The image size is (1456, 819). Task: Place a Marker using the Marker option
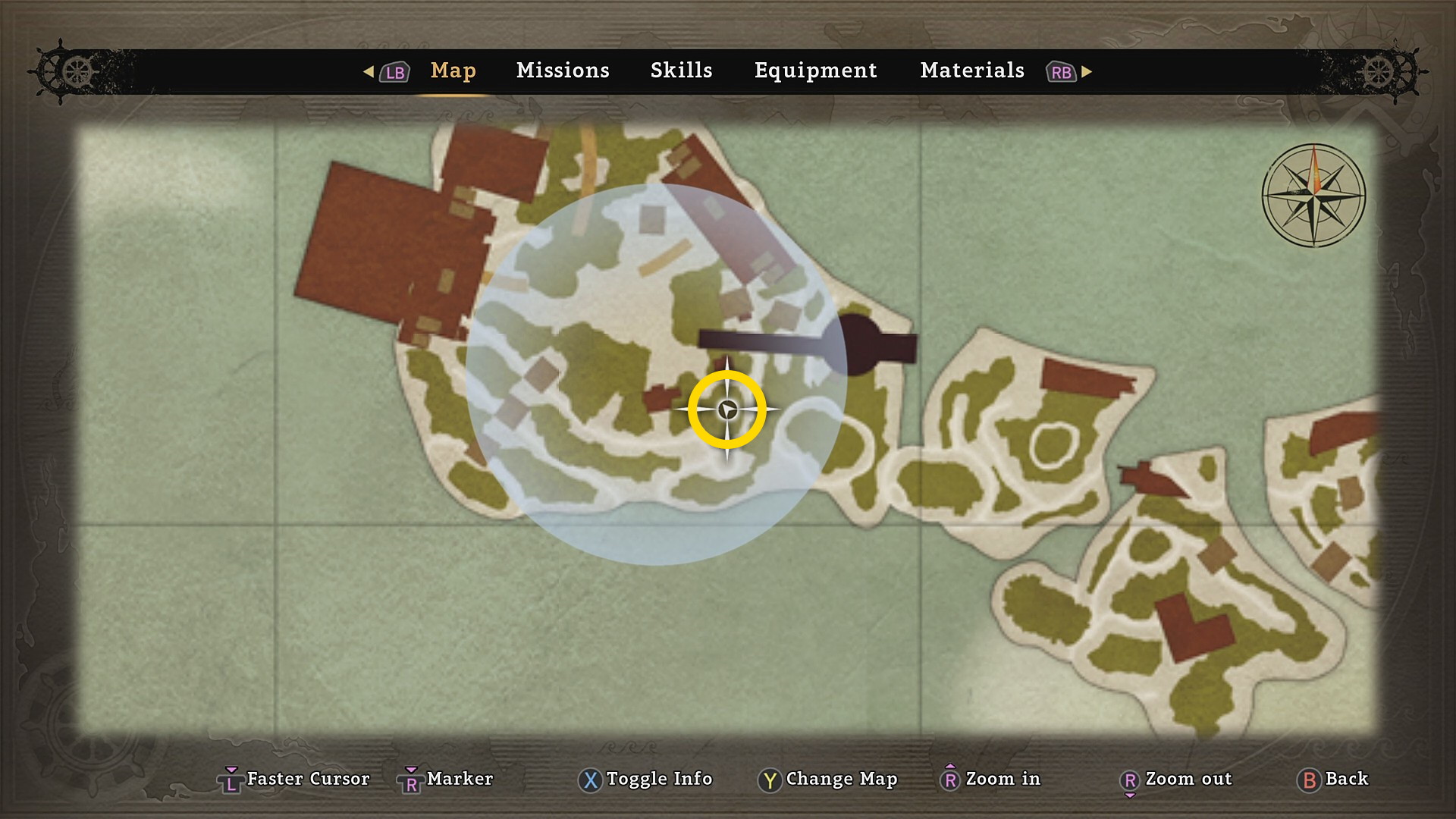point(447,779)
